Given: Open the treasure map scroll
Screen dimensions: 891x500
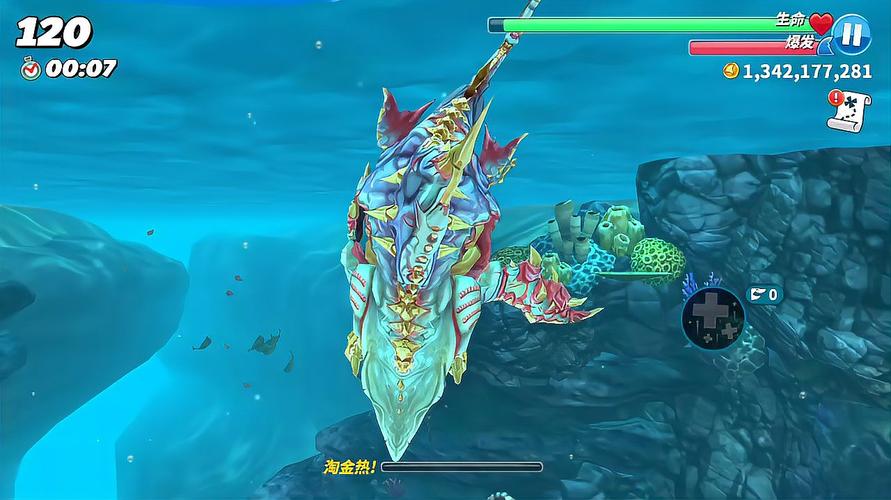Looking at the screenshot, I should click(848, 110).
